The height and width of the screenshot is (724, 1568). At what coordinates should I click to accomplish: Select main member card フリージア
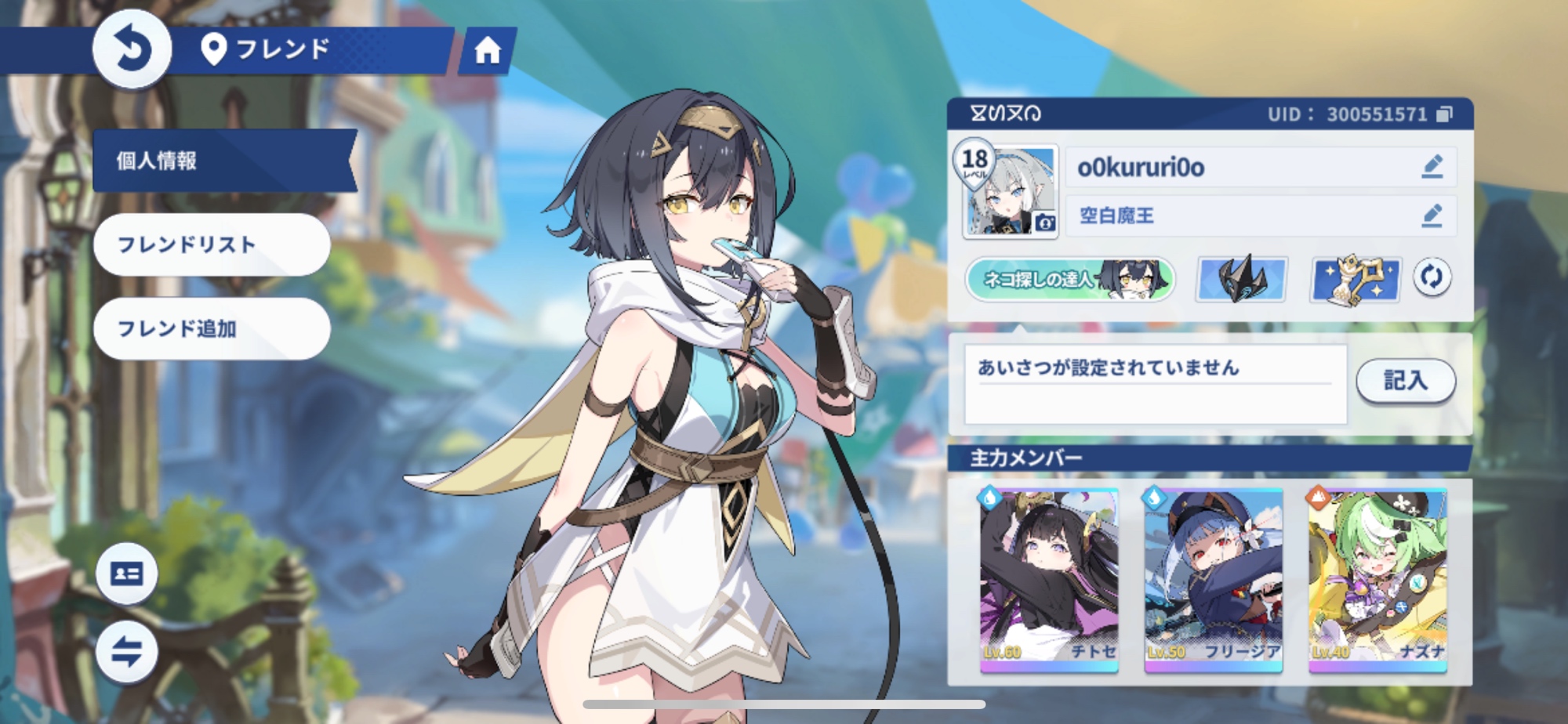pos(1213,580)
